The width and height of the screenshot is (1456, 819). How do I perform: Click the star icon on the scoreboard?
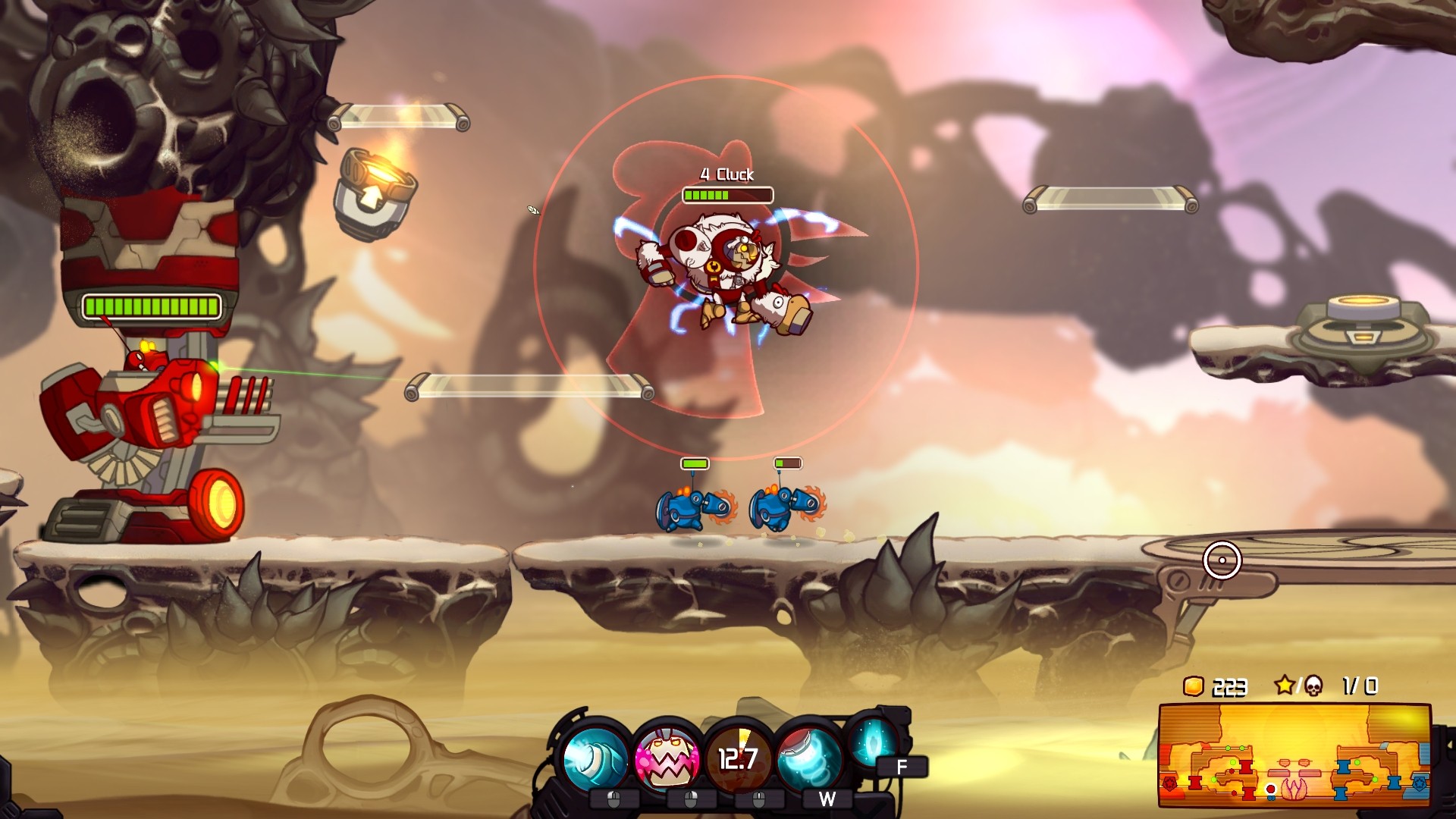click(1285, 686)
